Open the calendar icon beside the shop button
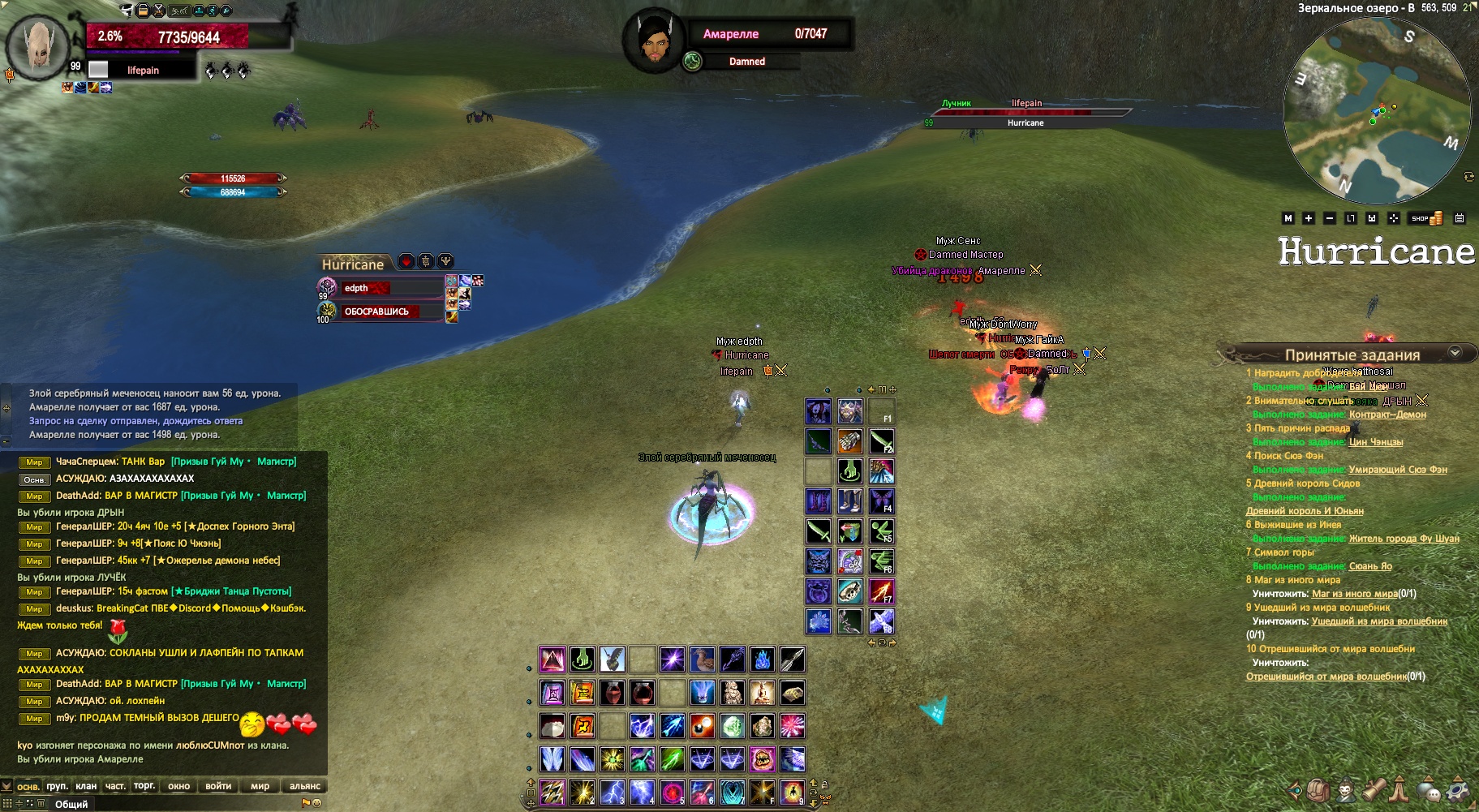The width and height of the screenshot is (1479, 812). 1460,218
